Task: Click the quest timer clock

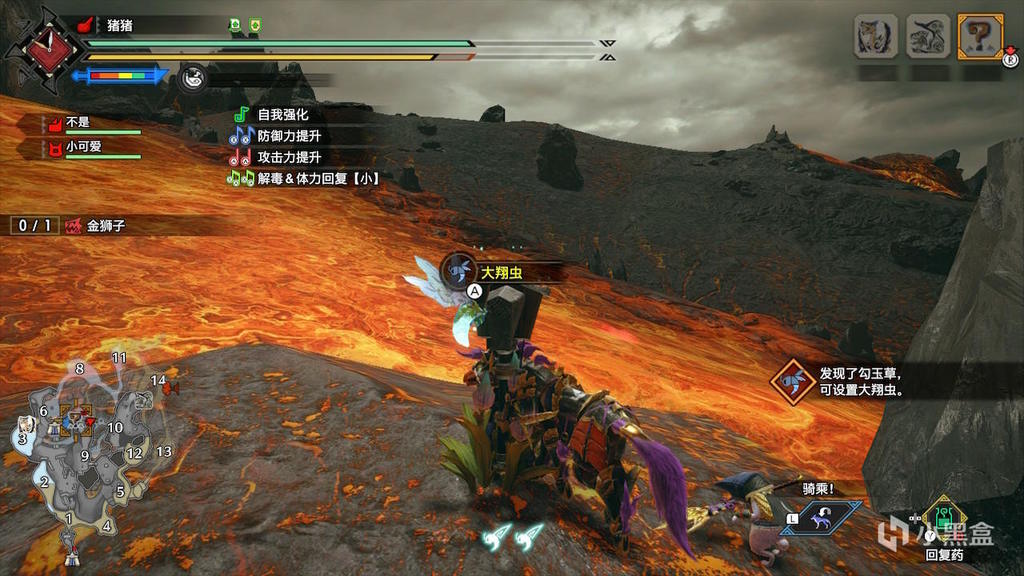Action: (39, 47)
